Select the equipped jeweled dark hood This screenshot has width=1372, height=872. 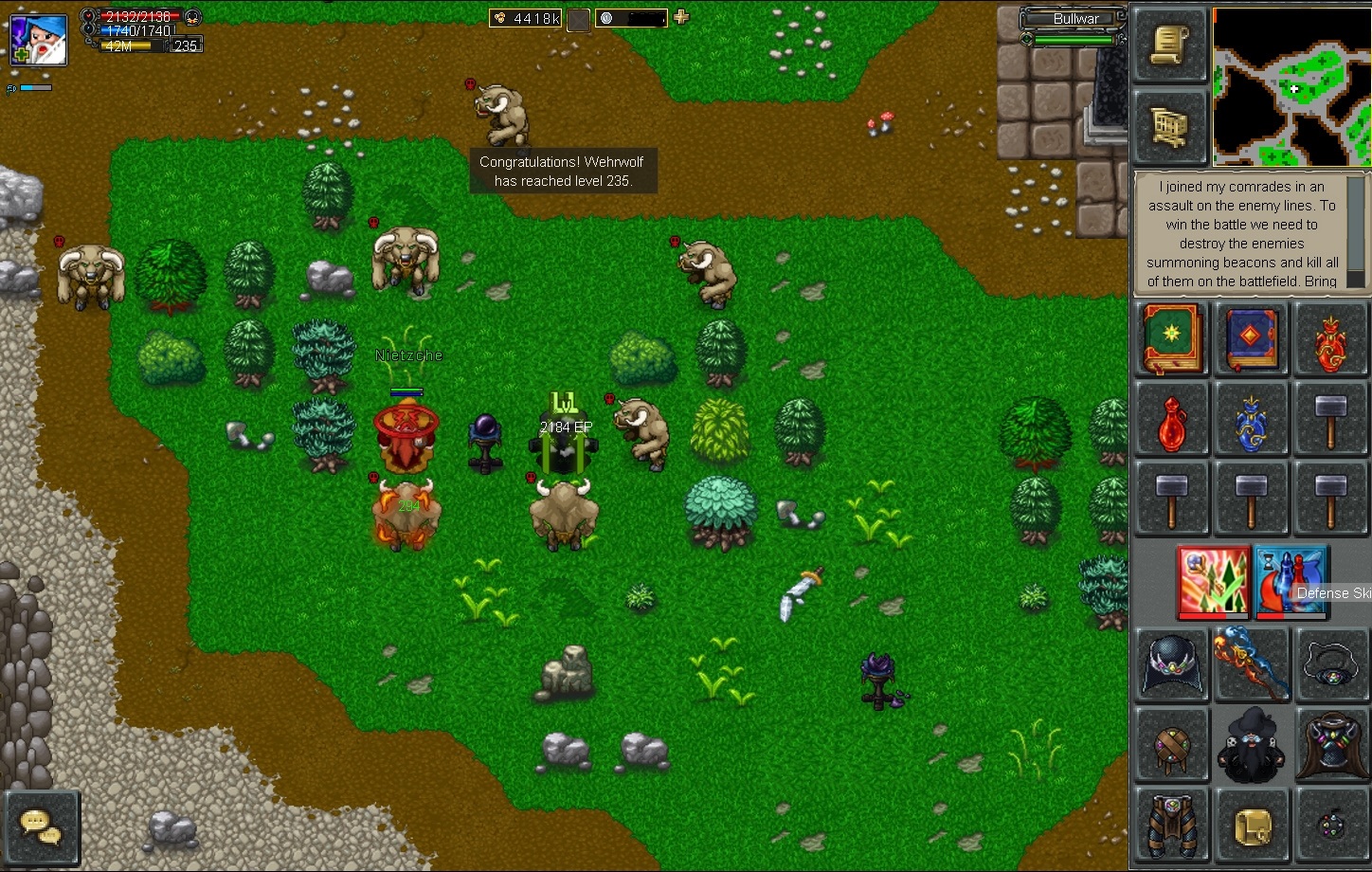[x=1172, y=666]
